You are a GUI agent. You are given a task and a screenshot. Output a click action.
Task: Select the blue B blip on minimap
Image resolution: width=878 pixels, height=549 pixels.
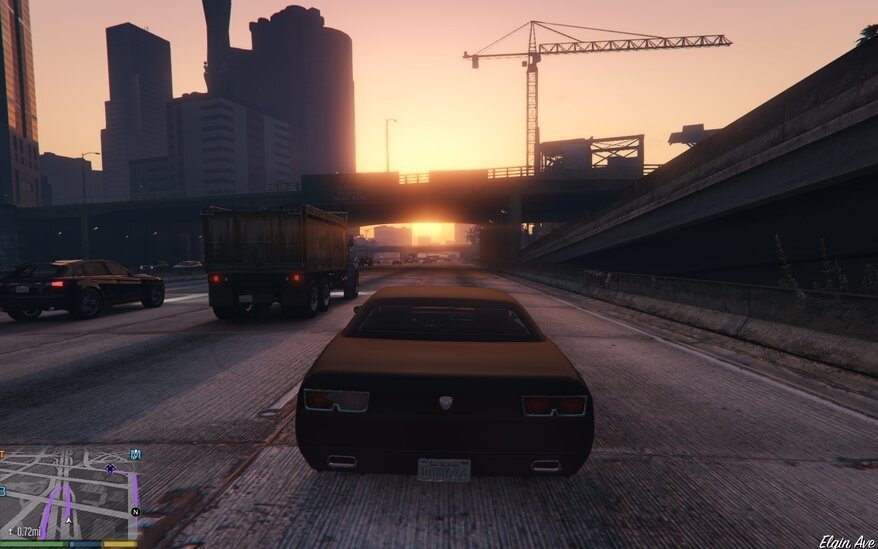pos(3,491)
